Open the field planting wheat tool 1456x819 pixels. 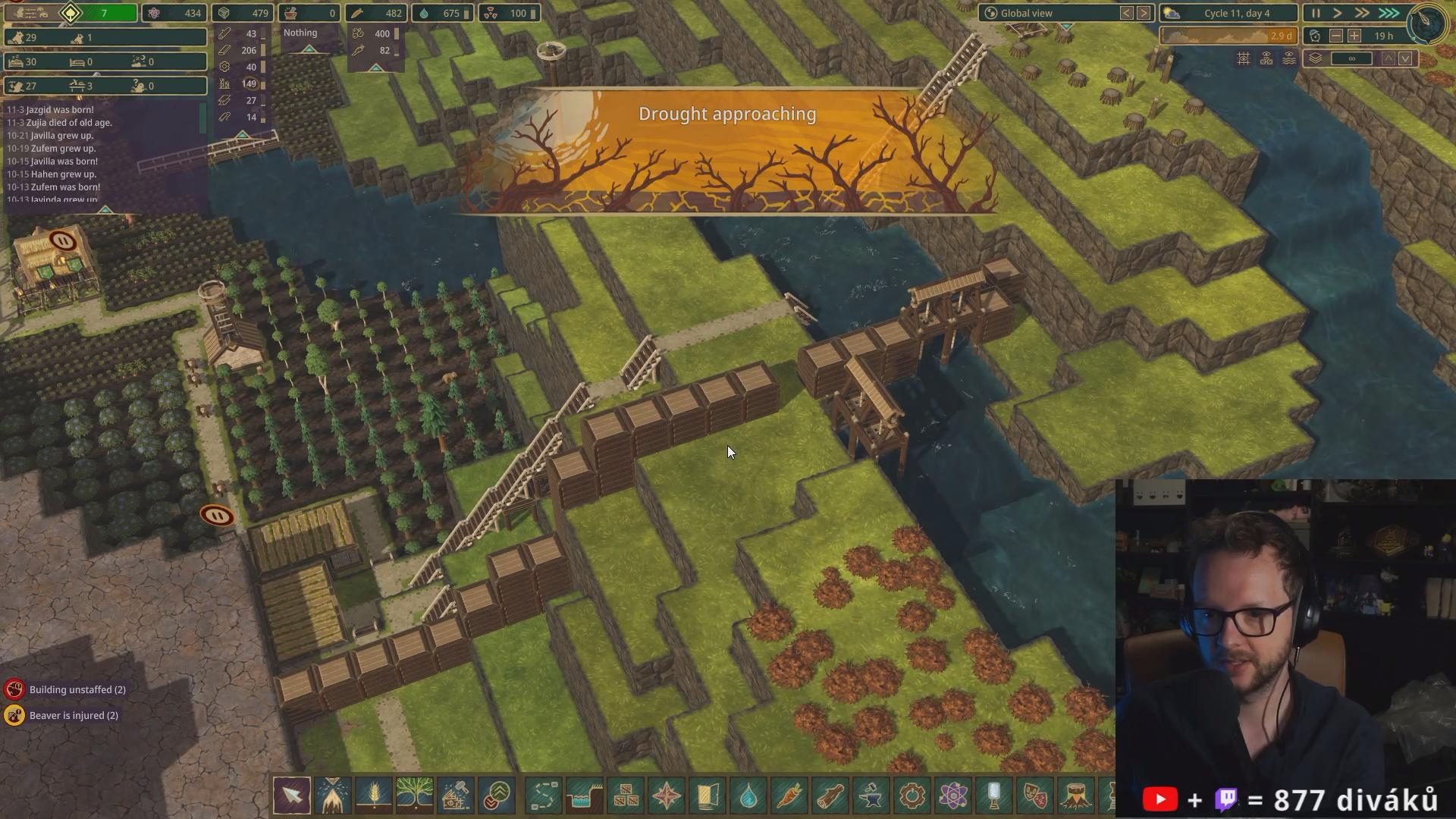coord(374,795)
